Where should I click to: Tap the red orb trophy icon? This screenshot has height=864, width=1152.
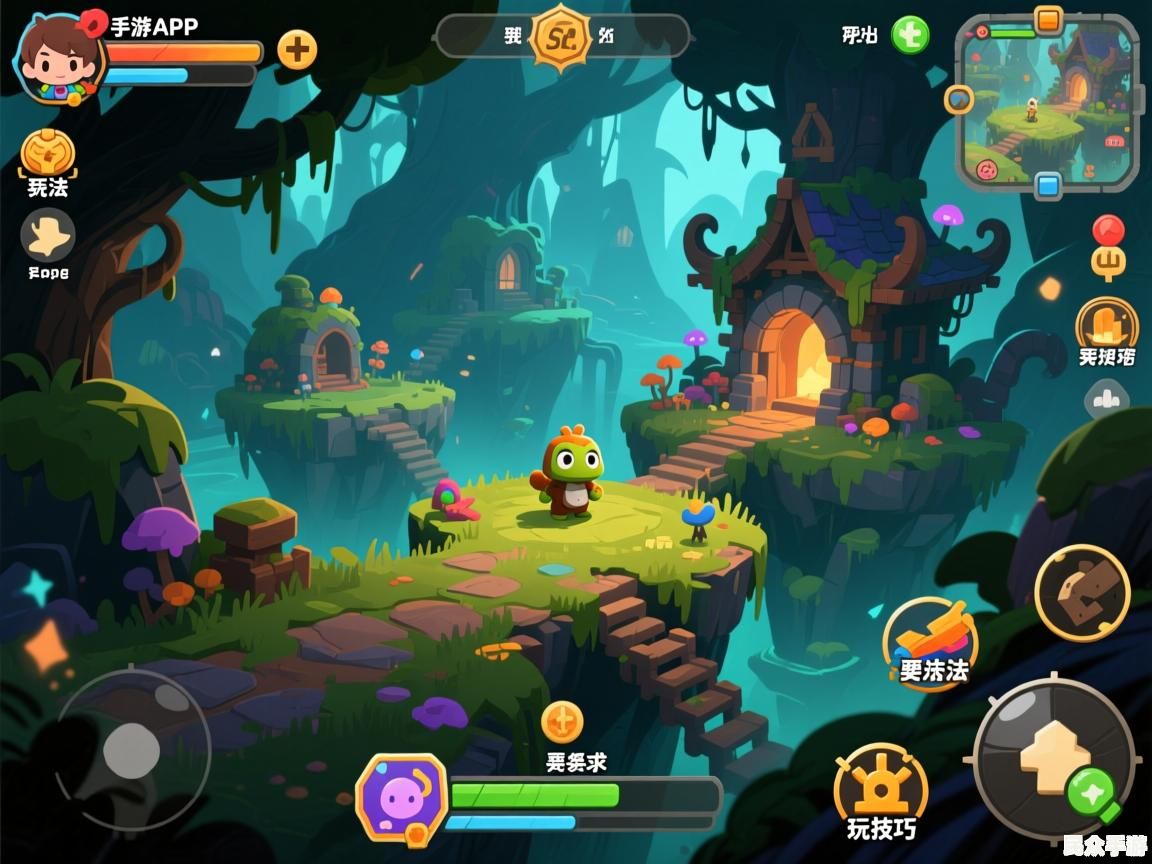coord(1108,246)
